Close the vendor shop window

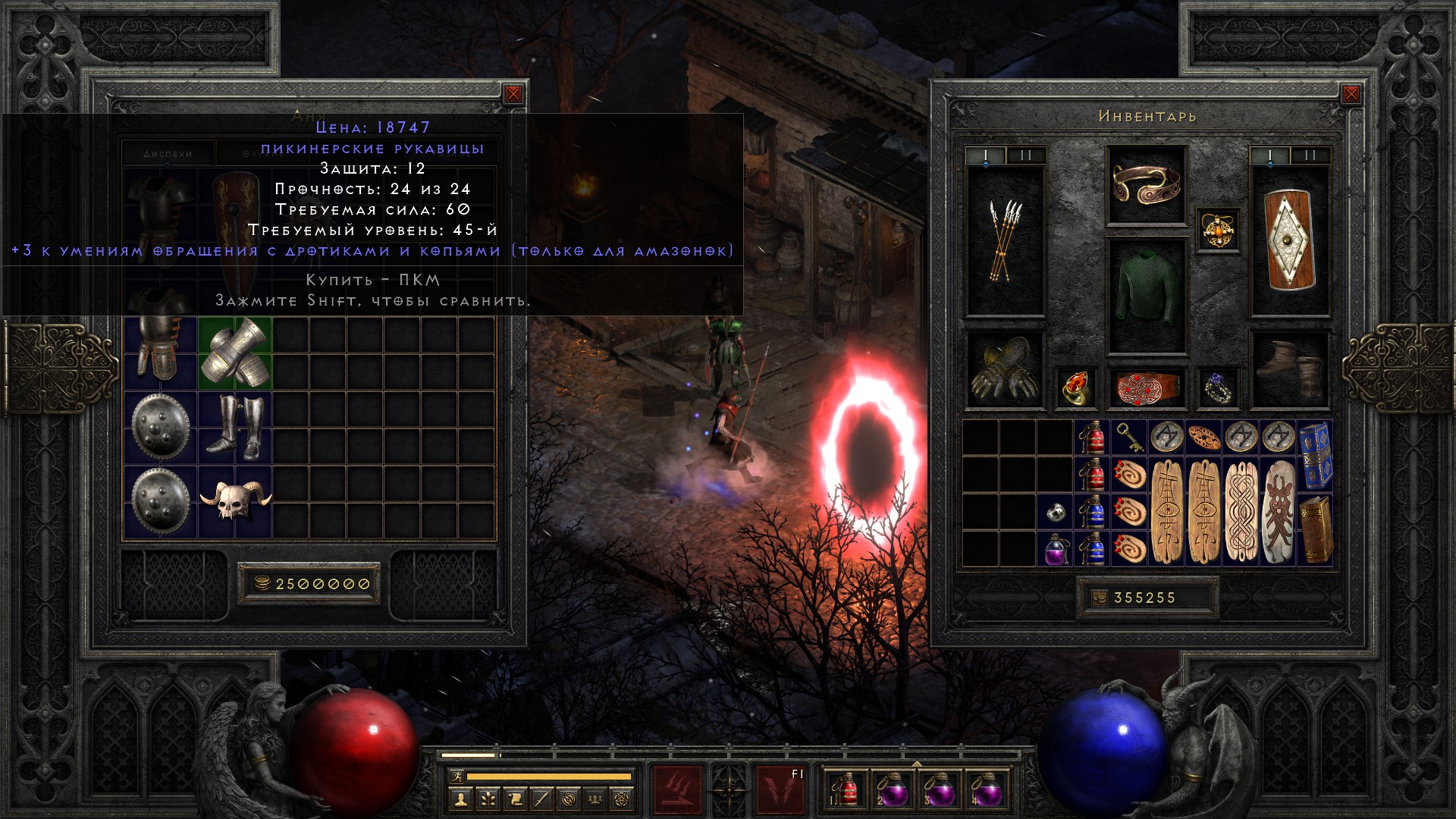click(x=513, y=94)
